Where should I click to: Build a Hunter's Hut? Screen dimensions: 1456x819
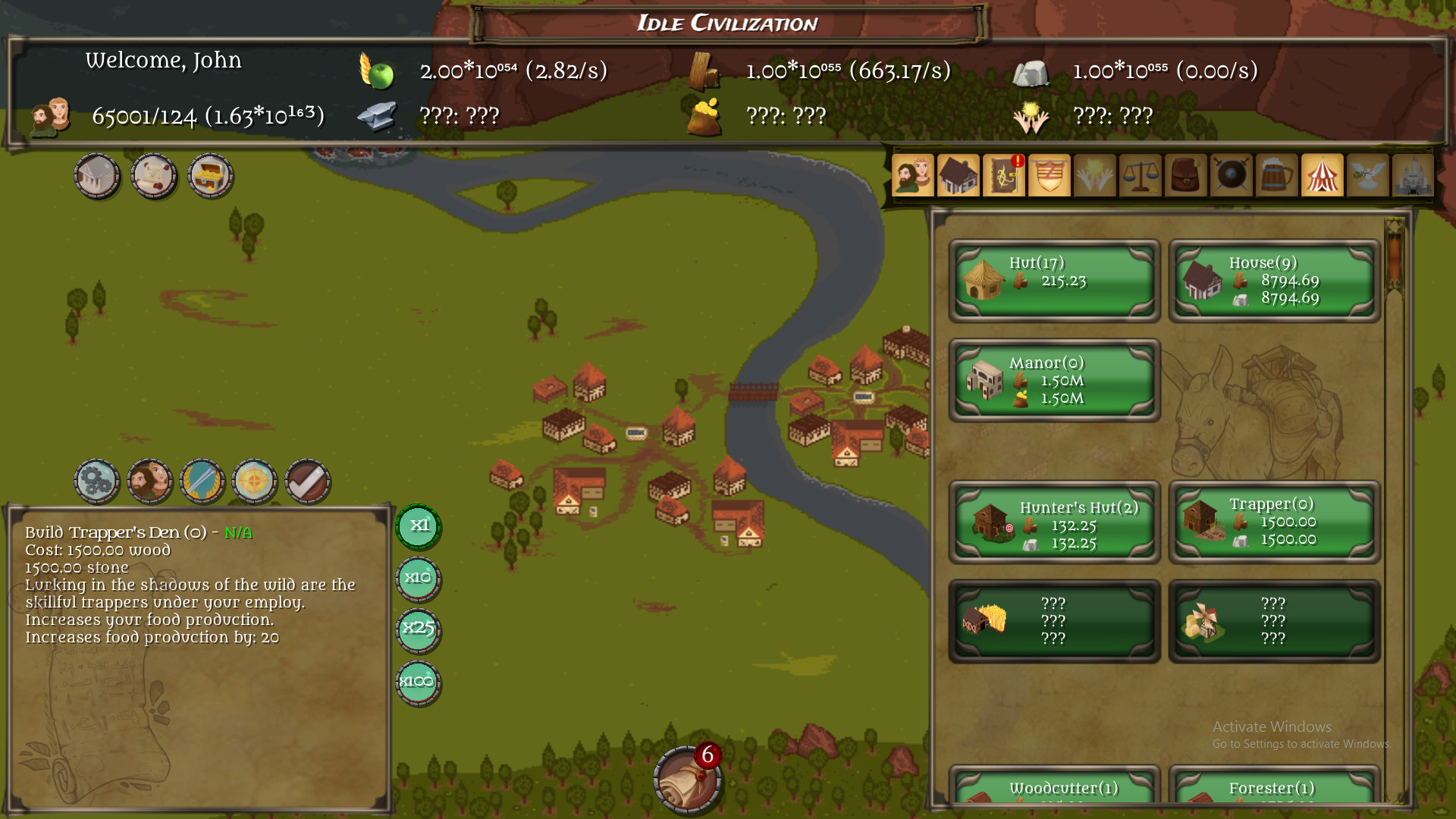tap(1053, 522)
